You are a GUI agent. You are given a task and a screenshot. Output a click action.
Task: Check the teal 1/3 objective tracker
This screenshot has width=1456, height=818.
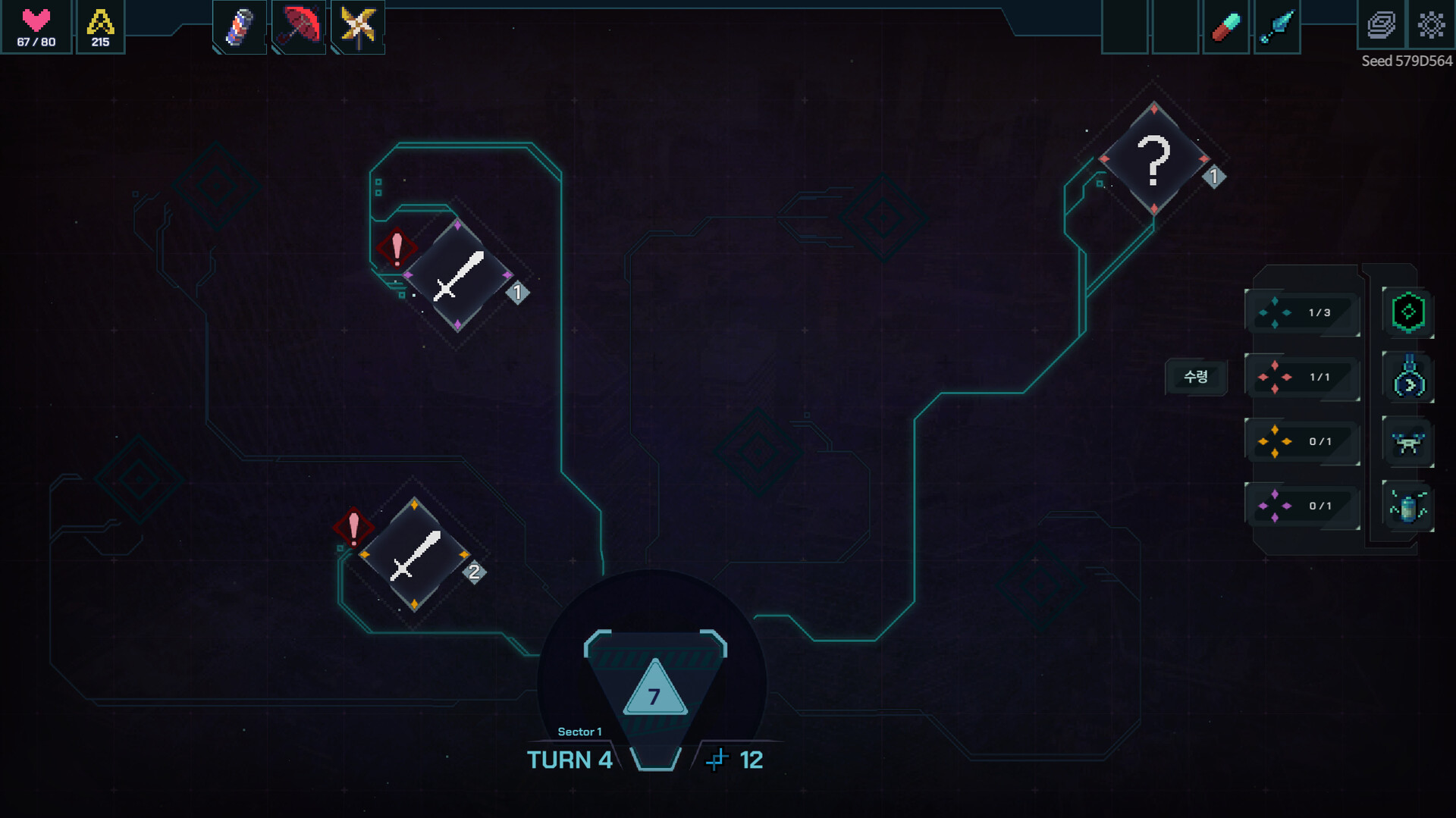coord(1302,313)
